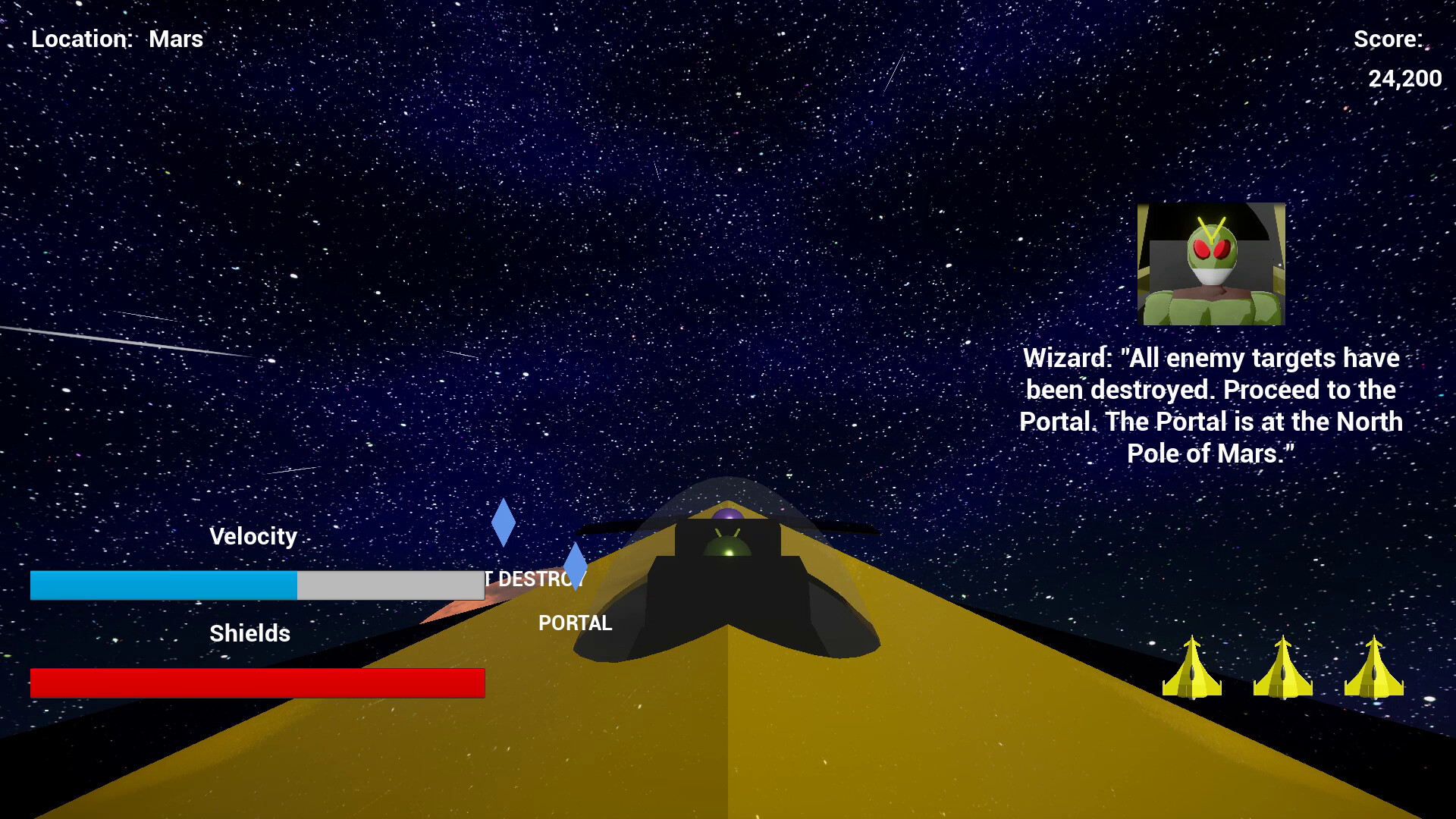This screenshot has height=819, width=1456.
Task: Click the DESTROY objective text
Action: pyautogui.click(x=533, y=579)
